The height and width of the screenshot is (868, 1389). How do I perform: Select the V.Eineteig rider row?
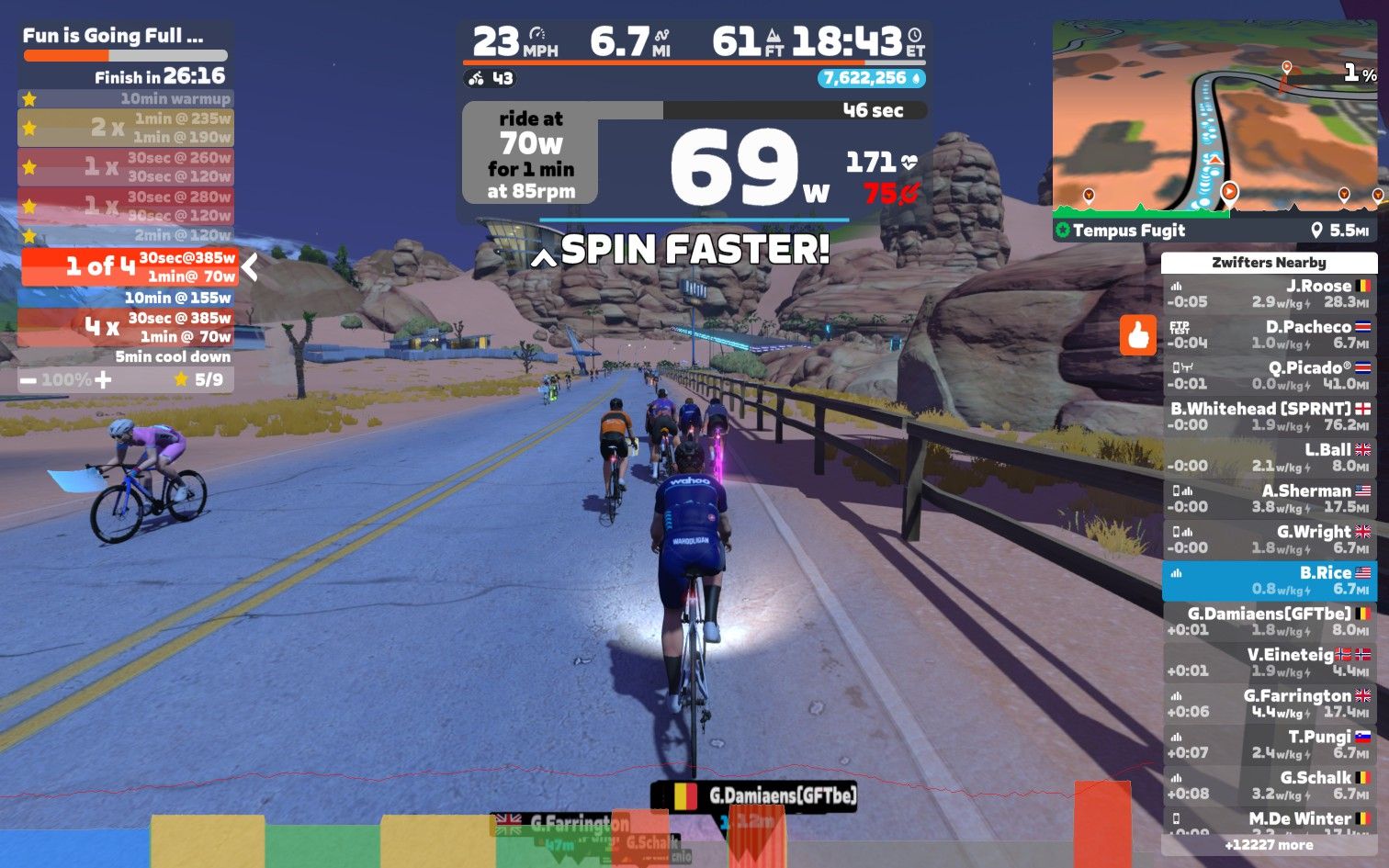coord(1269,662)
